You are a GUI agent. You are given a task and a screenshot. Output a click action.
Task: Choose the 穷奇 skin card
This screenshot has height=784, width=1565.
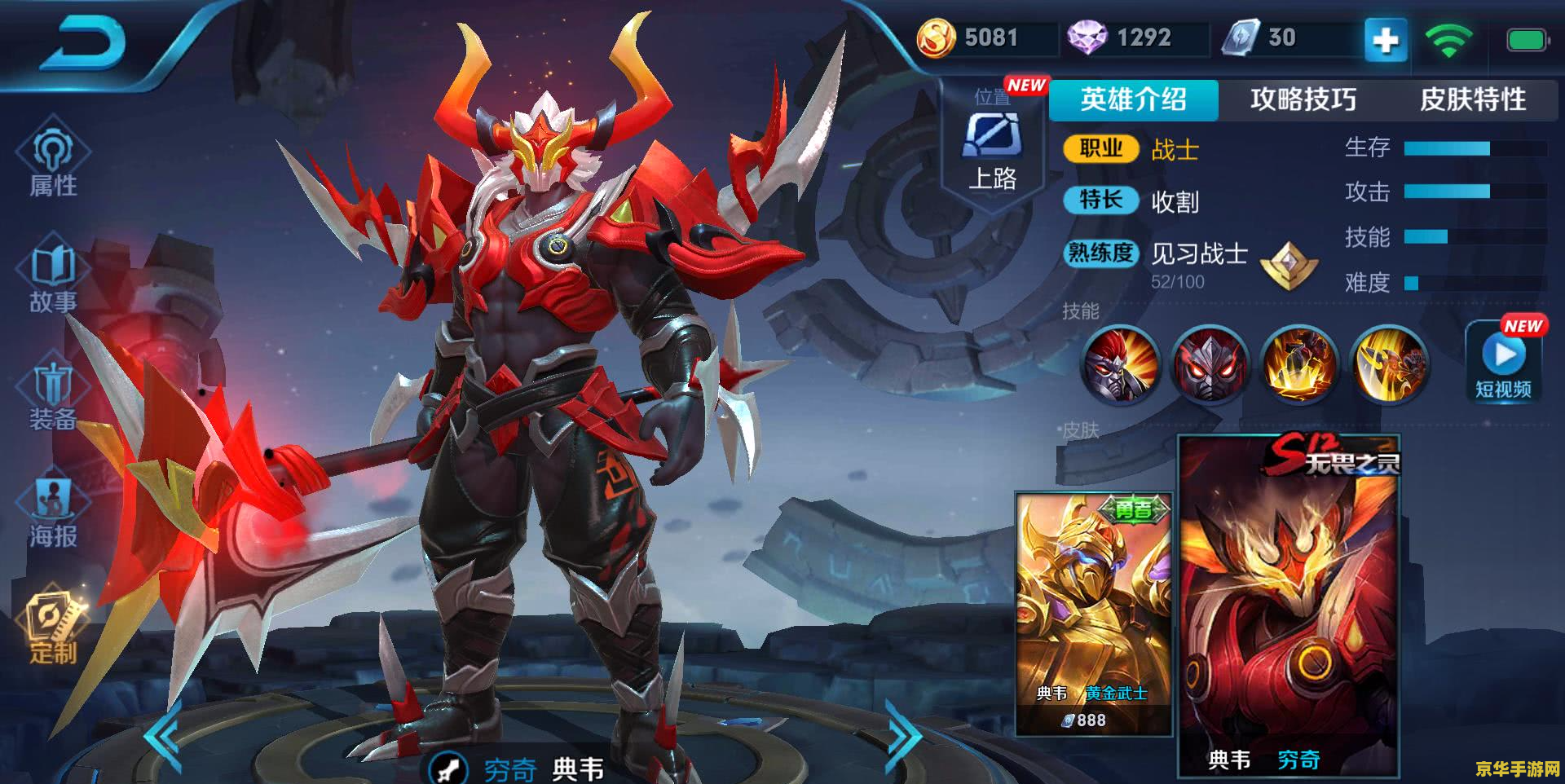pyautogui.click(x=1289, y=607)
